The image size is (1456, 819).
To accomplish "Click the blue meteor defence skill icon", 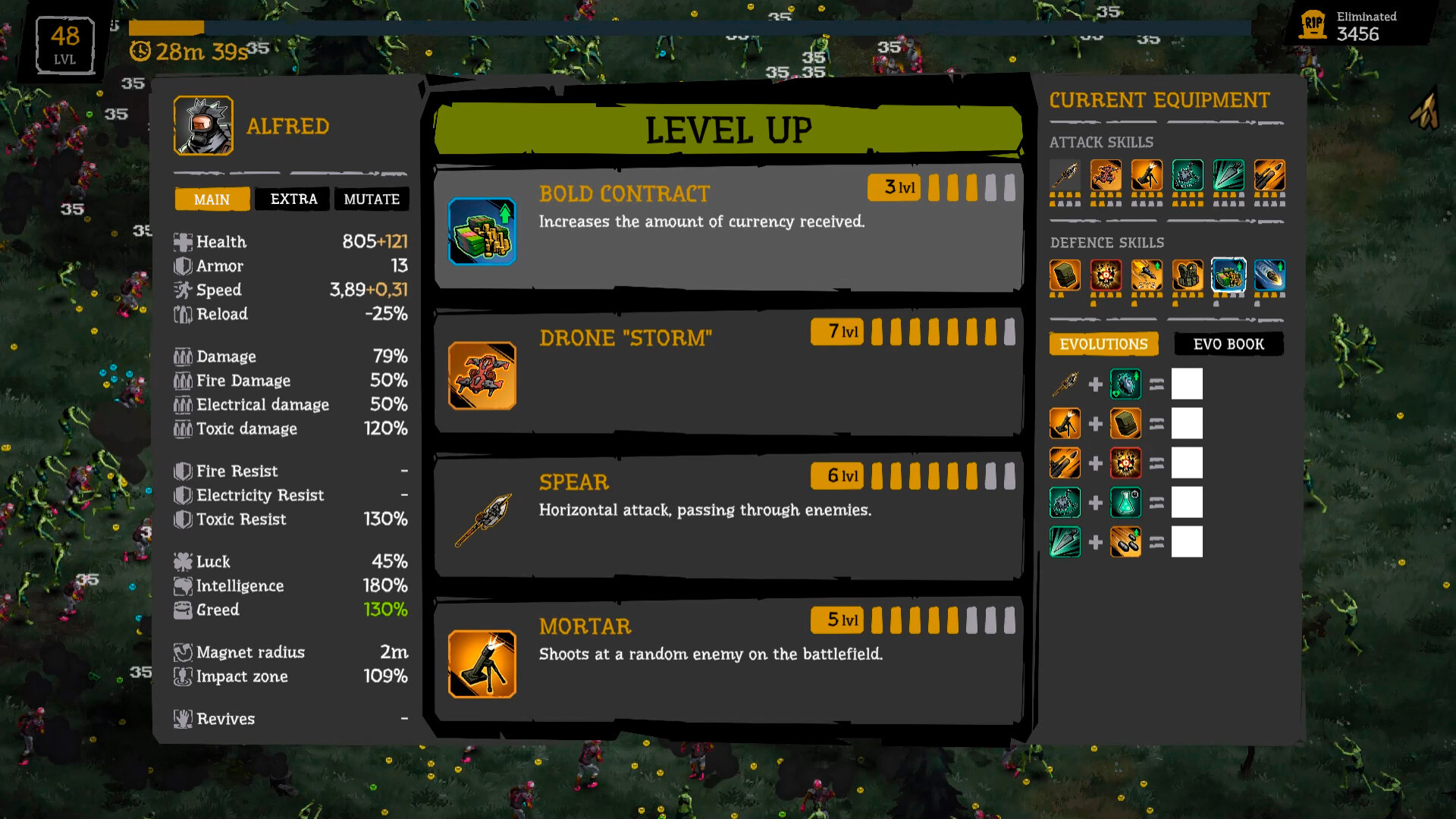I will pyautogui.click(x=1270, y=275).
